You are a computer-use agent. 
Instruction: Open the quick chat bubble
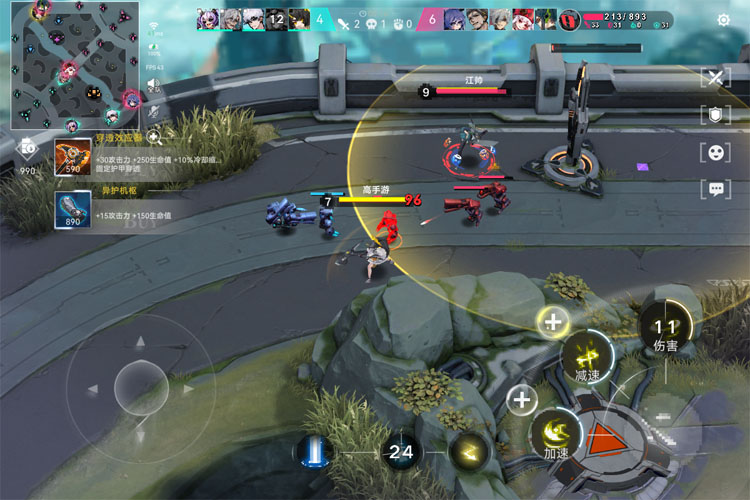715,188
